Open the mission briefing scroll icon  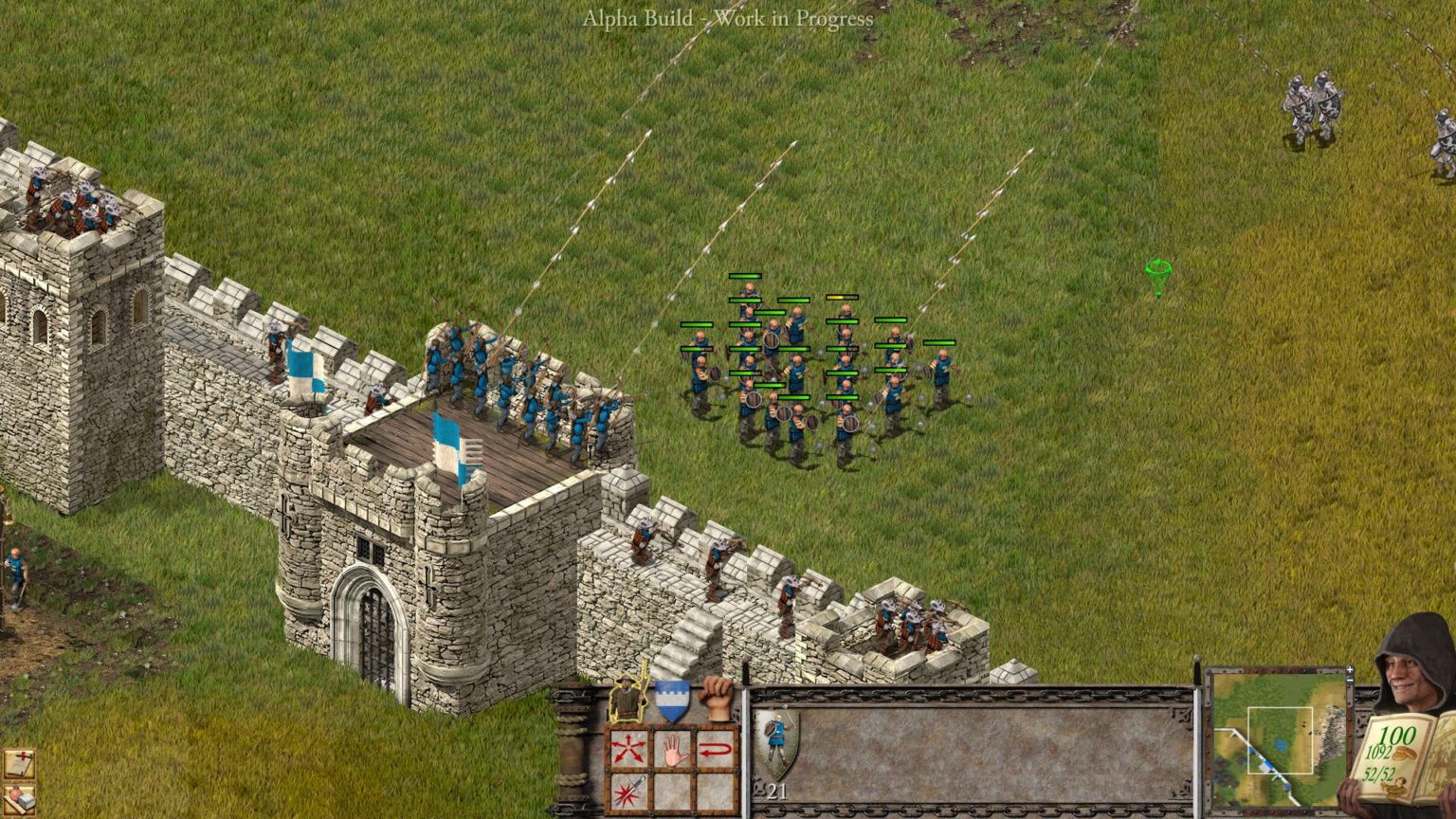19,763
